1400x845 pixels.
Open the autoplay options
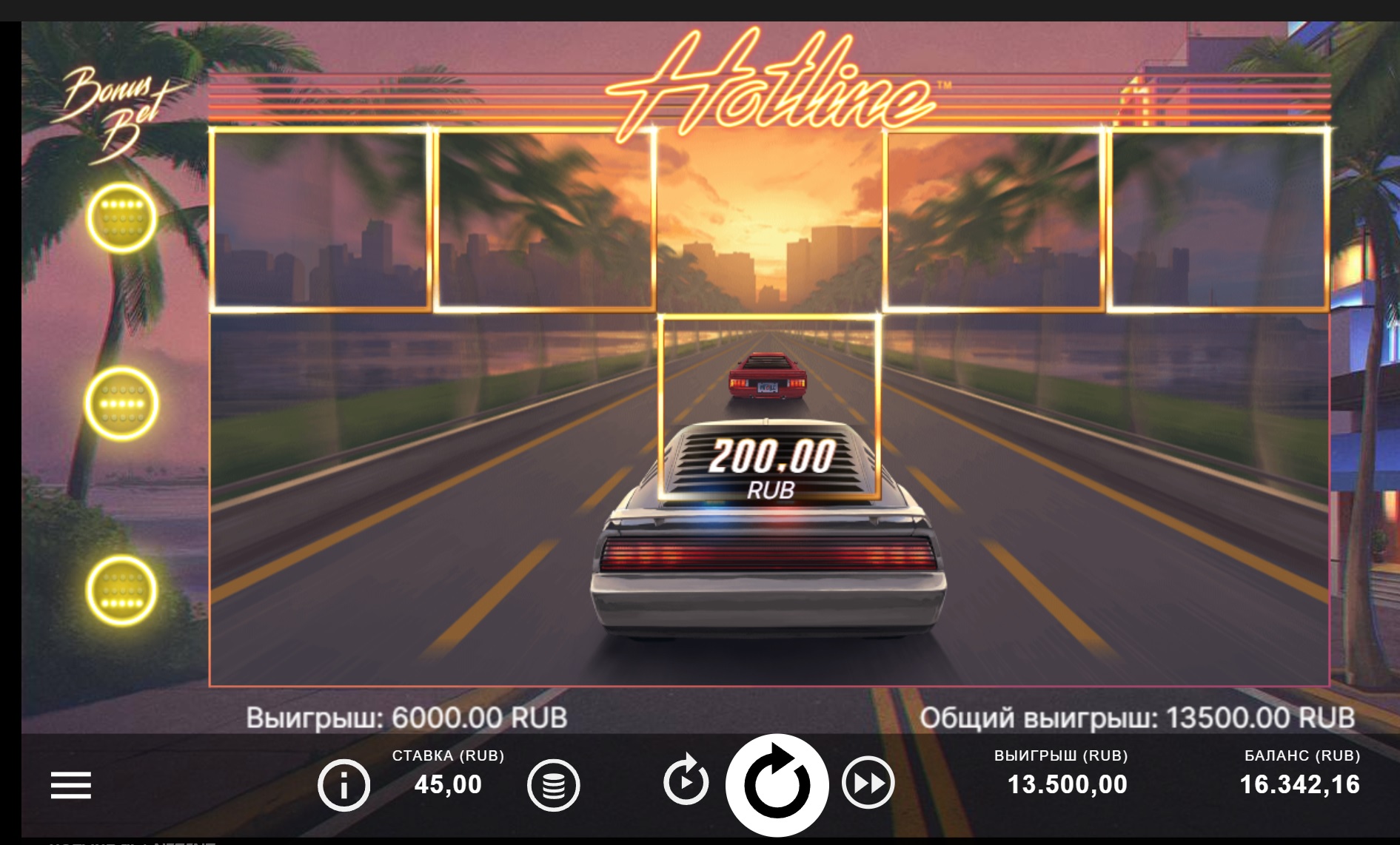click(686, 780)
